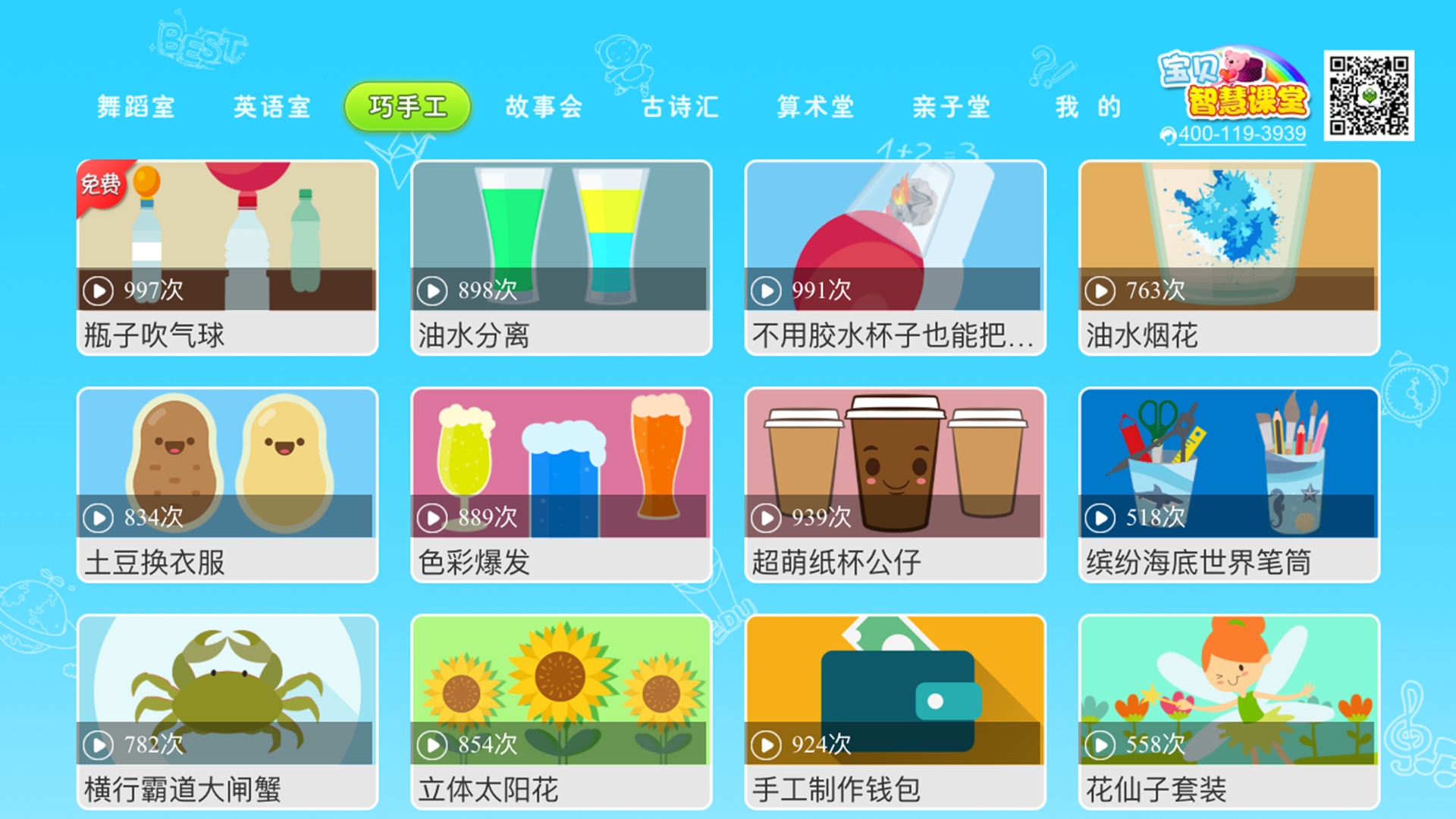Open the 古诗汇 section
The height and width of the screenshot is (819, 1456).
[x=680, y=106]
